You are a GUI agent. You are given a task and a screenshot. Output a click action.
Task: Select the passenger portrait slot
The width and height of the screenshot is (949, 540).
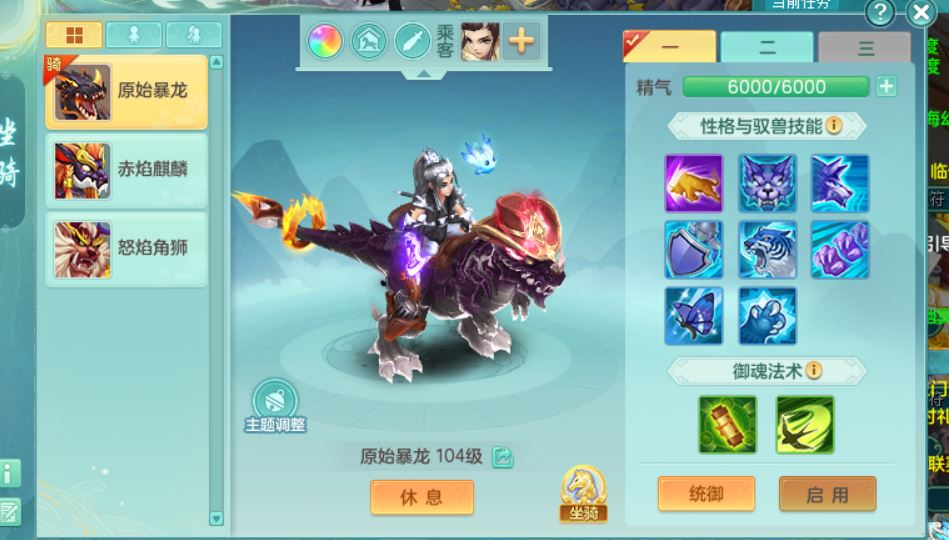pos(480,41)
